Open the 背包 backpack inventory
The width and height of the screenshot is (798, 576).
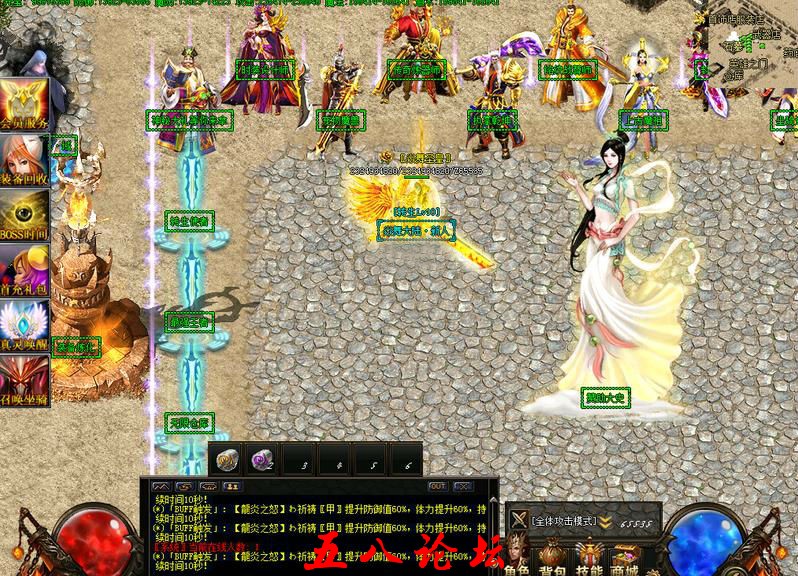pyautogui.click(x=553, y=560)
